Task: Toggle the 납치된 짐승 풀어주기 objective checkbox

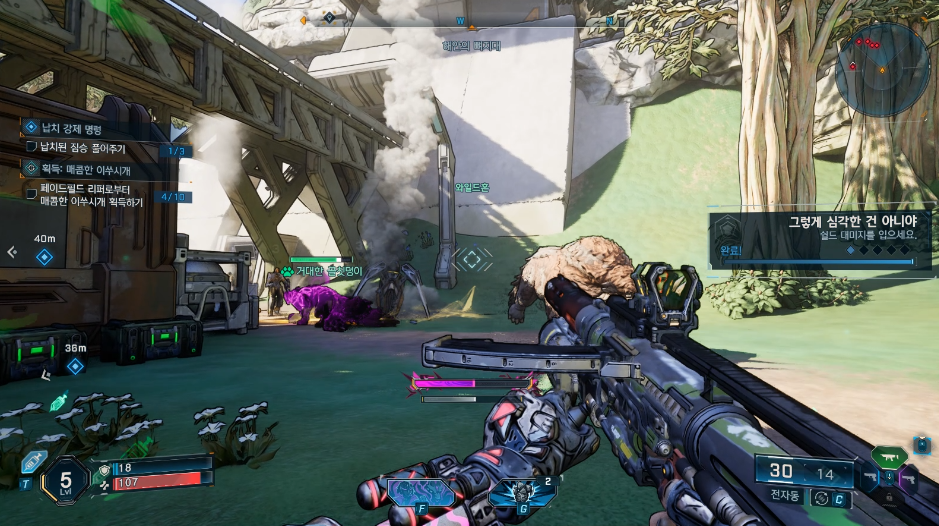Action: tap(31, 149)
